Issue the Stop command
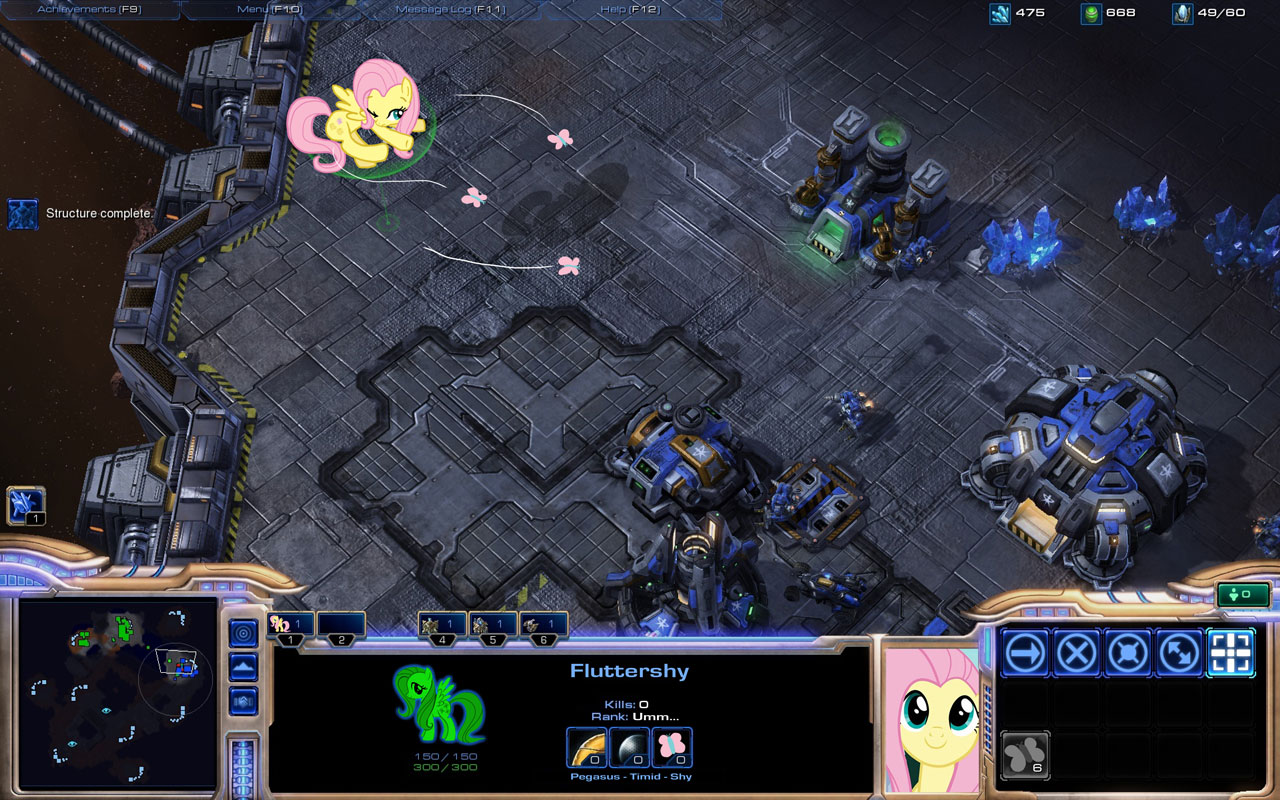Viewport: 1280px width, 800px height. 1077,653
